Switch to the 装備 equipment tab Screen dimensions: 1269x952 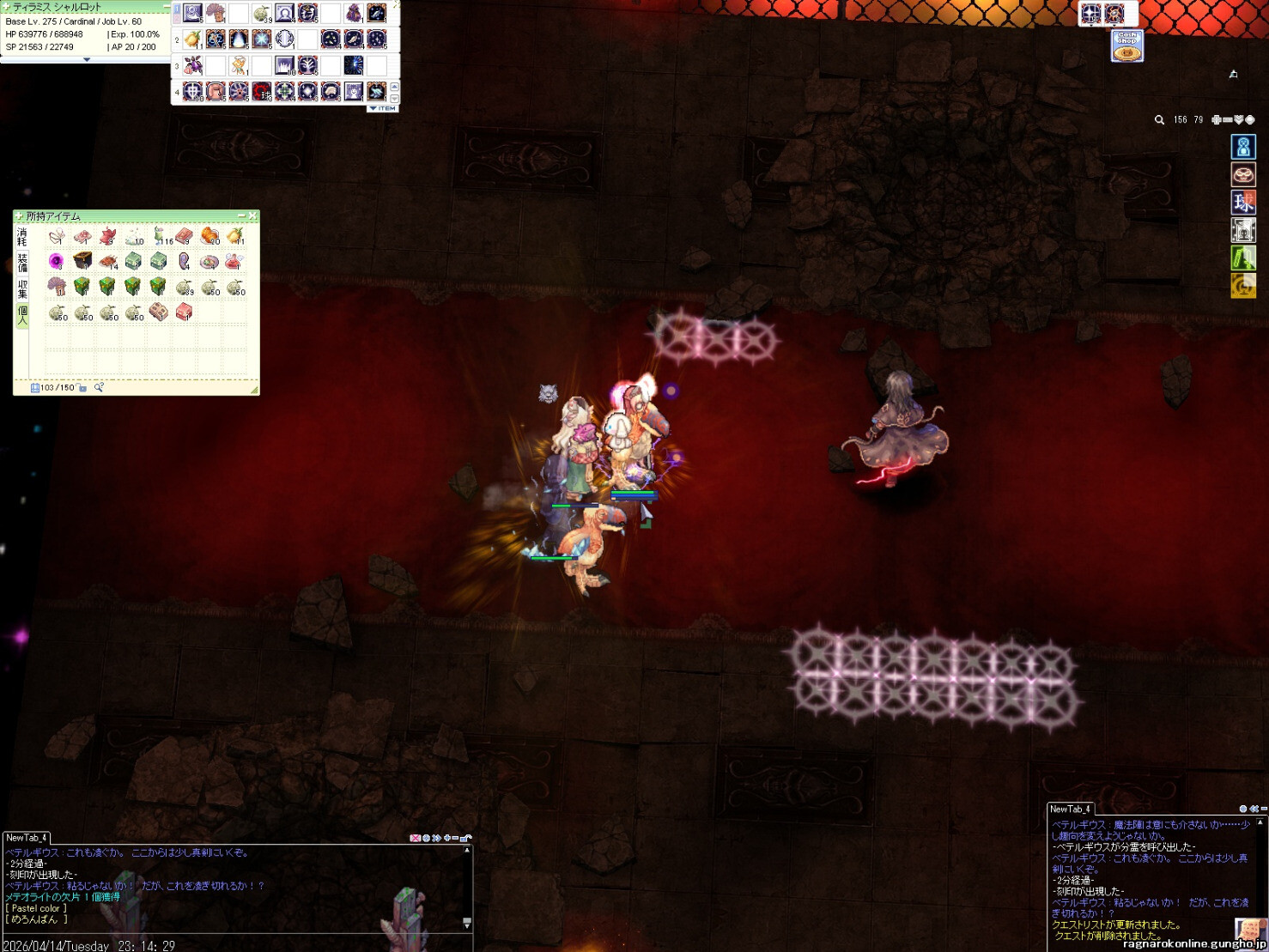click(x=22, y=262)
